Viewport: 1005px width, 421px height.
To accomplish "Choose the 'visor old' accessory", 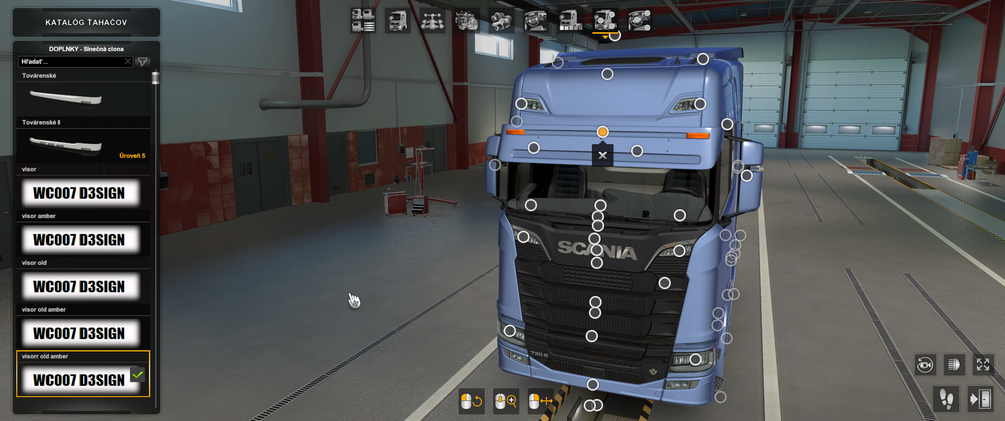I will (x=79, y=287).
